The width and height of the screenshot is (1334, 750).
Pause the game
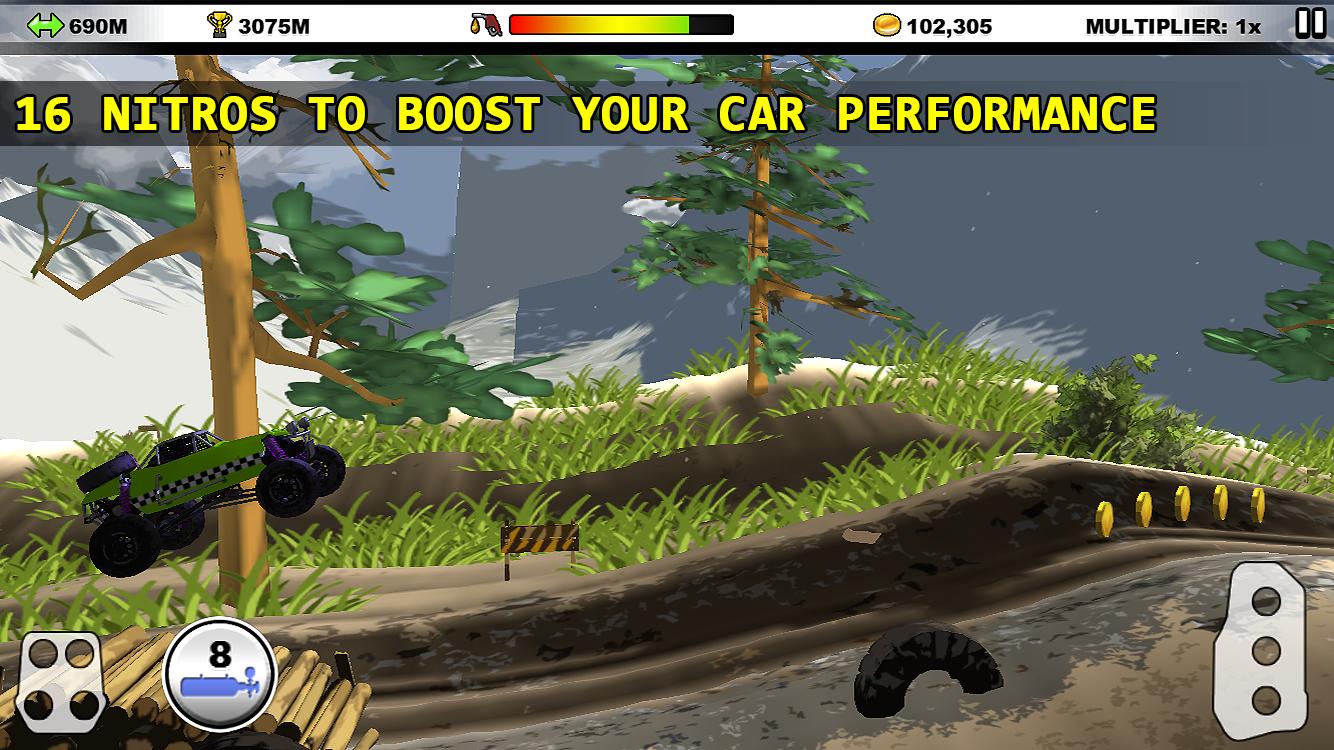(1310, 23)
